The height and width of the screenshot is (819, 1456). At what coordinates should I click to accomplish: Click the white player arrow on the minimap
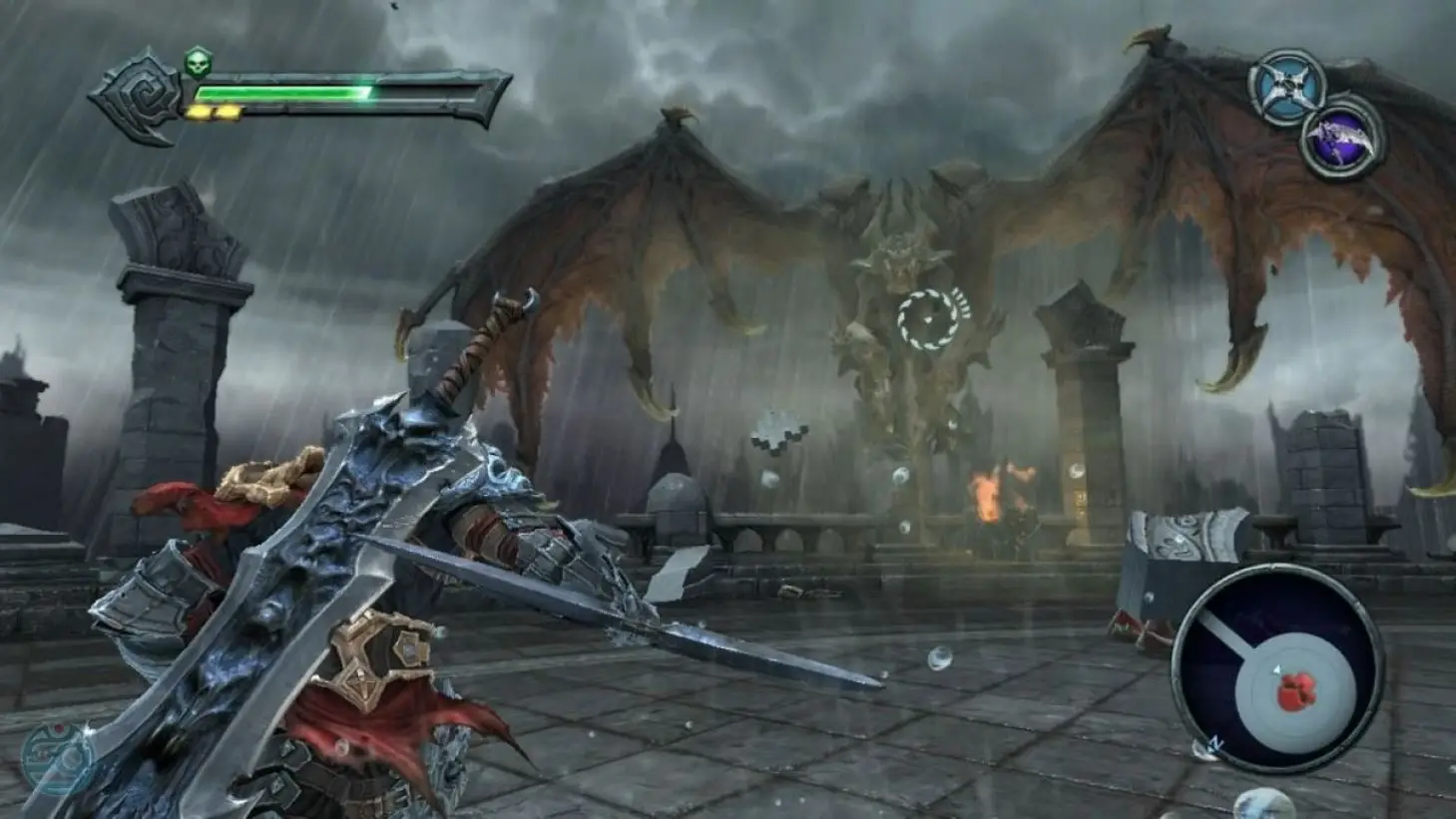coord(1278,669)
